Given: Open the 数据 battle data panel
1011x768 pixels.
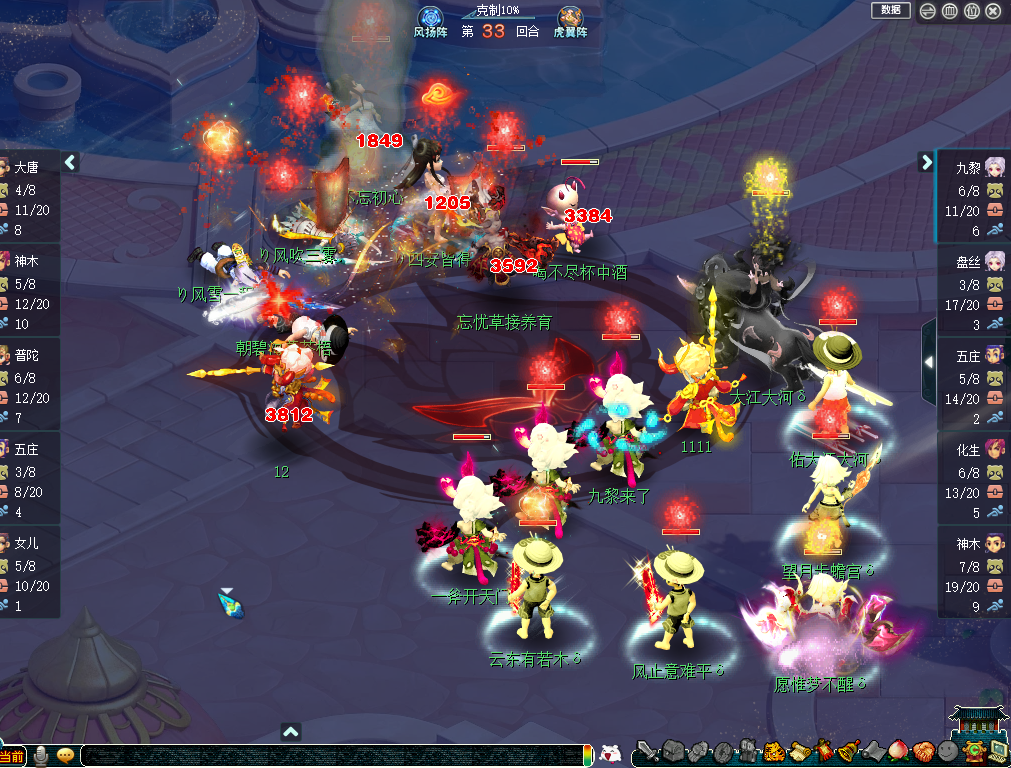Looking at the screenshot, I should pos(890,10).
